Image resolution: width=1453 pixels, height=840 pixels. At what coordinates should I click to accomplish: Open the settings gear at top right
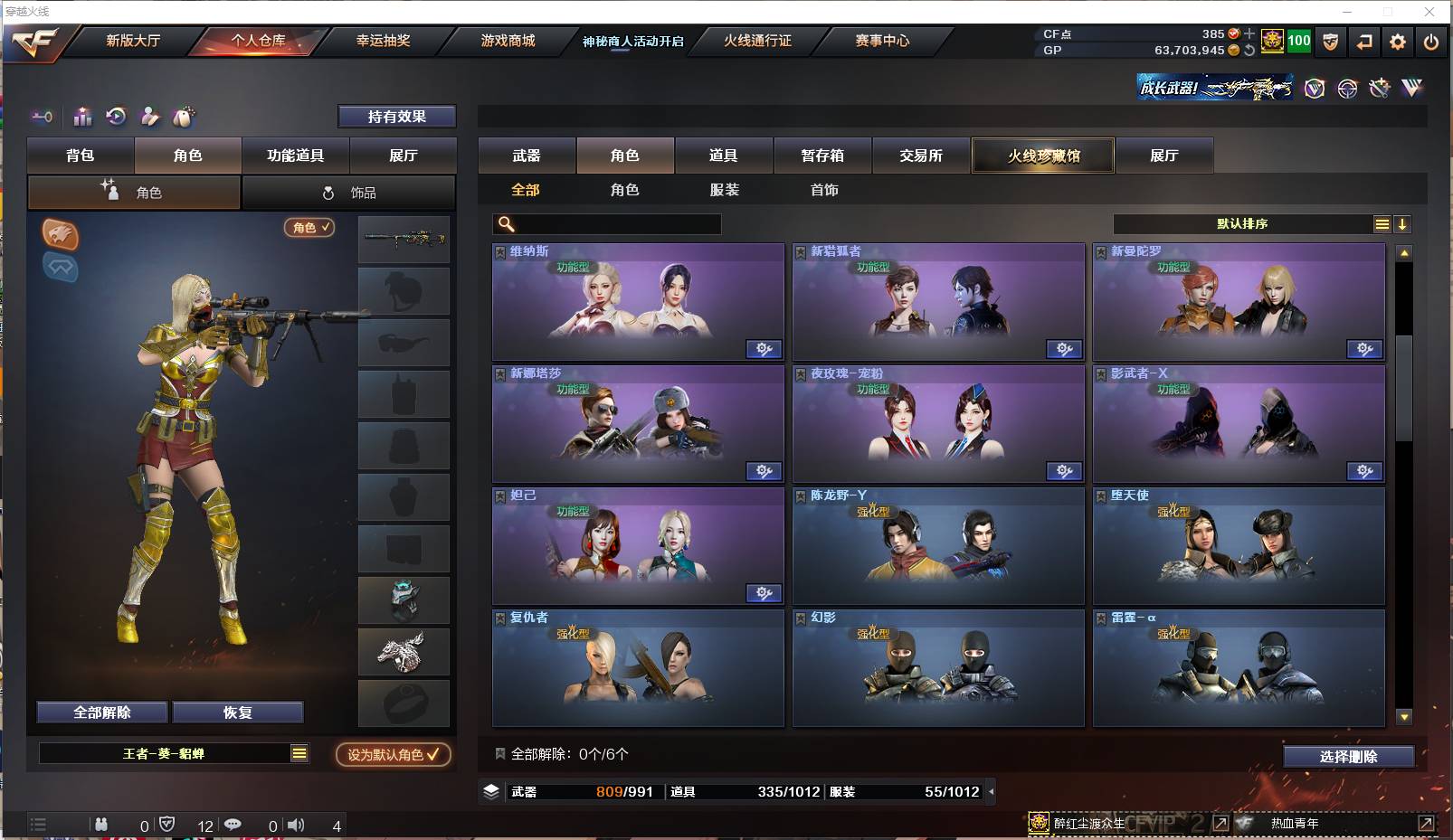pos(1398,42)
